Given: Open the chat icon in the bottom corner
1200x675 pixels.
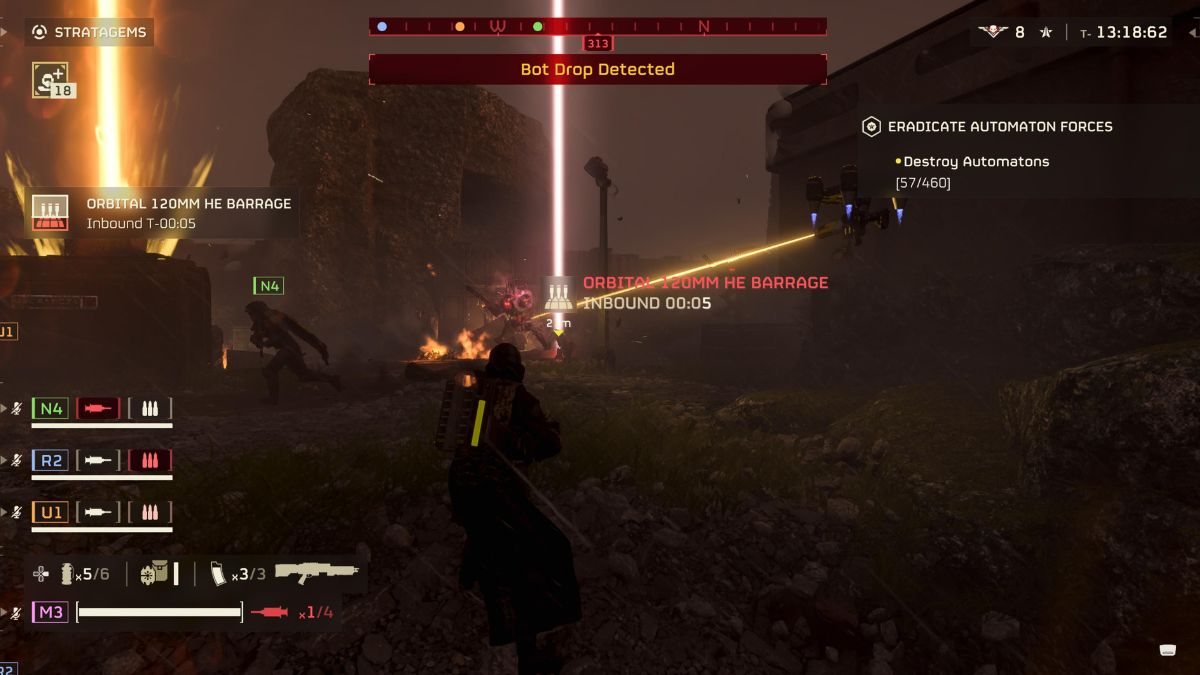Looking at the screenshot, I should point(1167,650).
